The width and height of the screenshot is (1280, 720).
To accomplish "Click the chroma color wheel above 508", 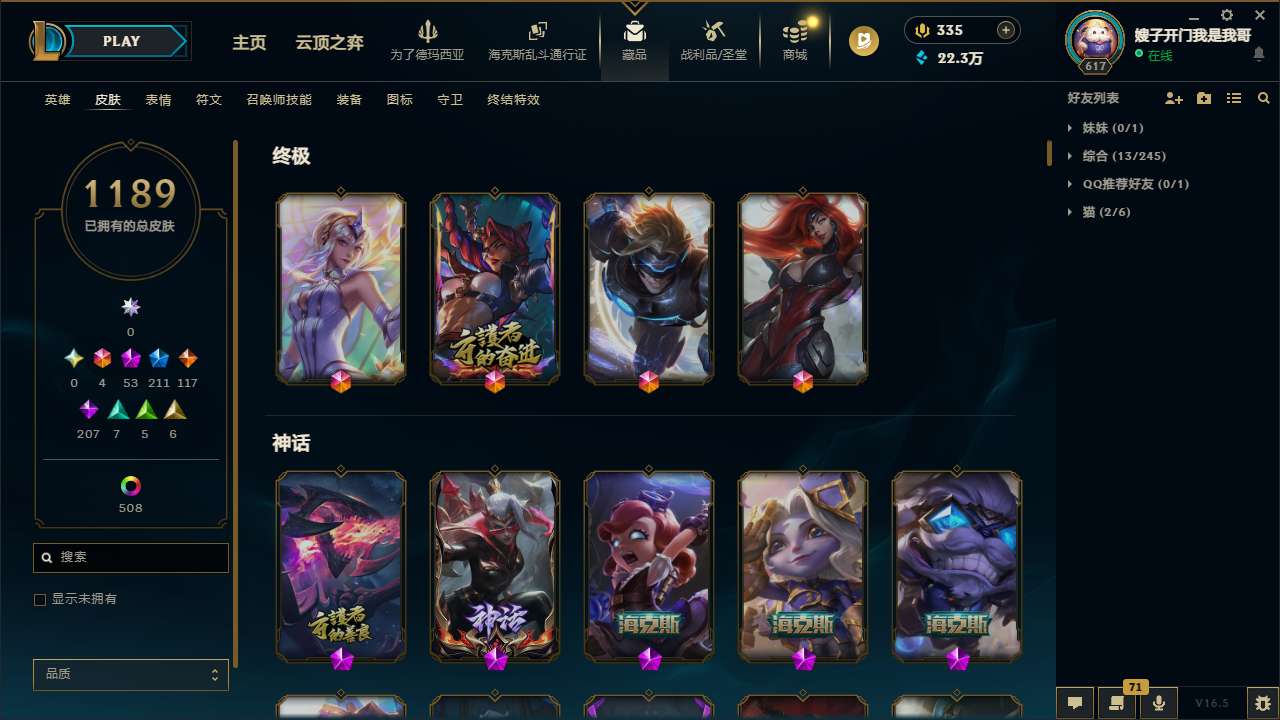I will (x=130, y=487).
